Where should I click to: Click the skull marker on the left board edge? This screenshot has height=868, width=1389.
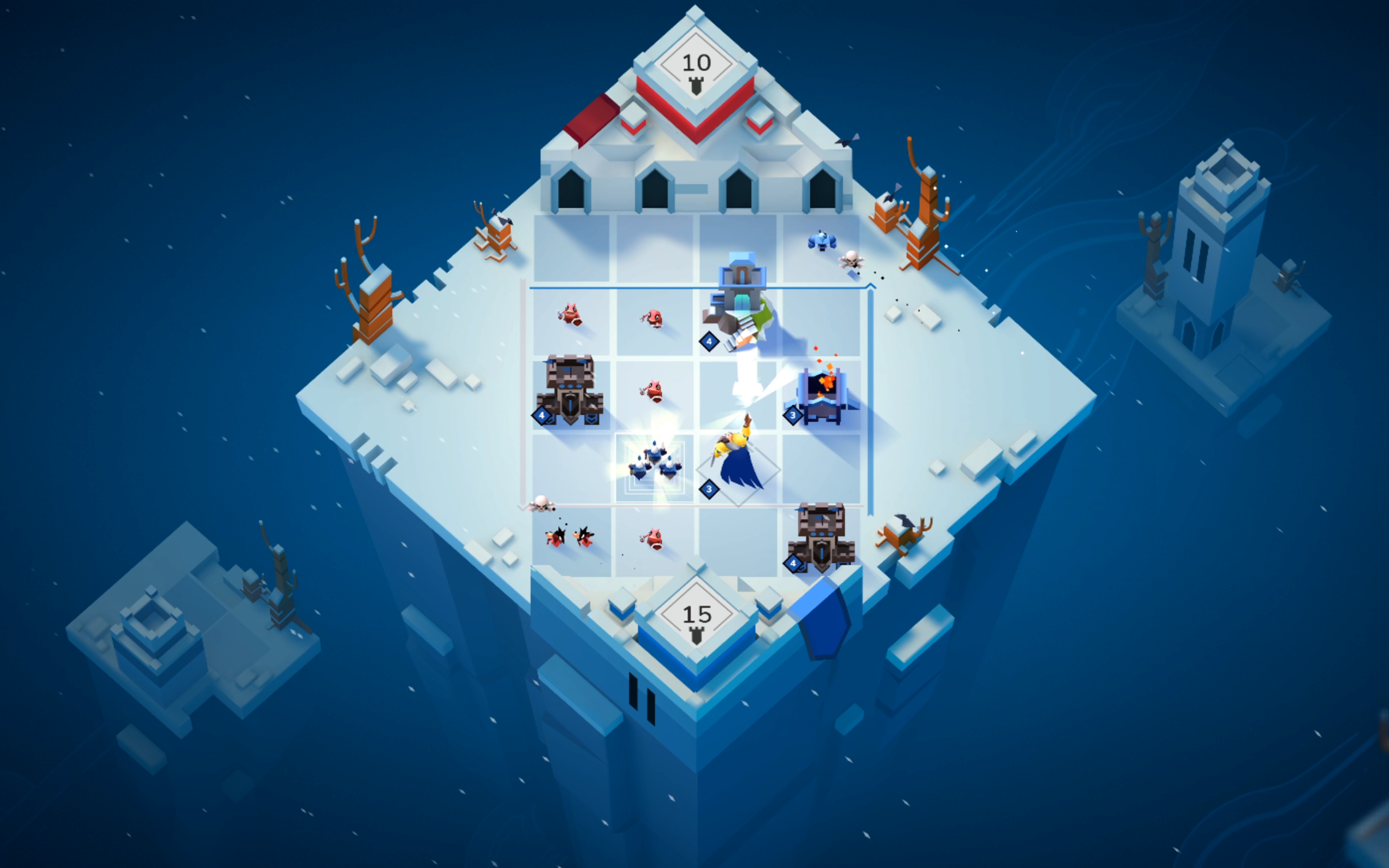coord(542,505)
